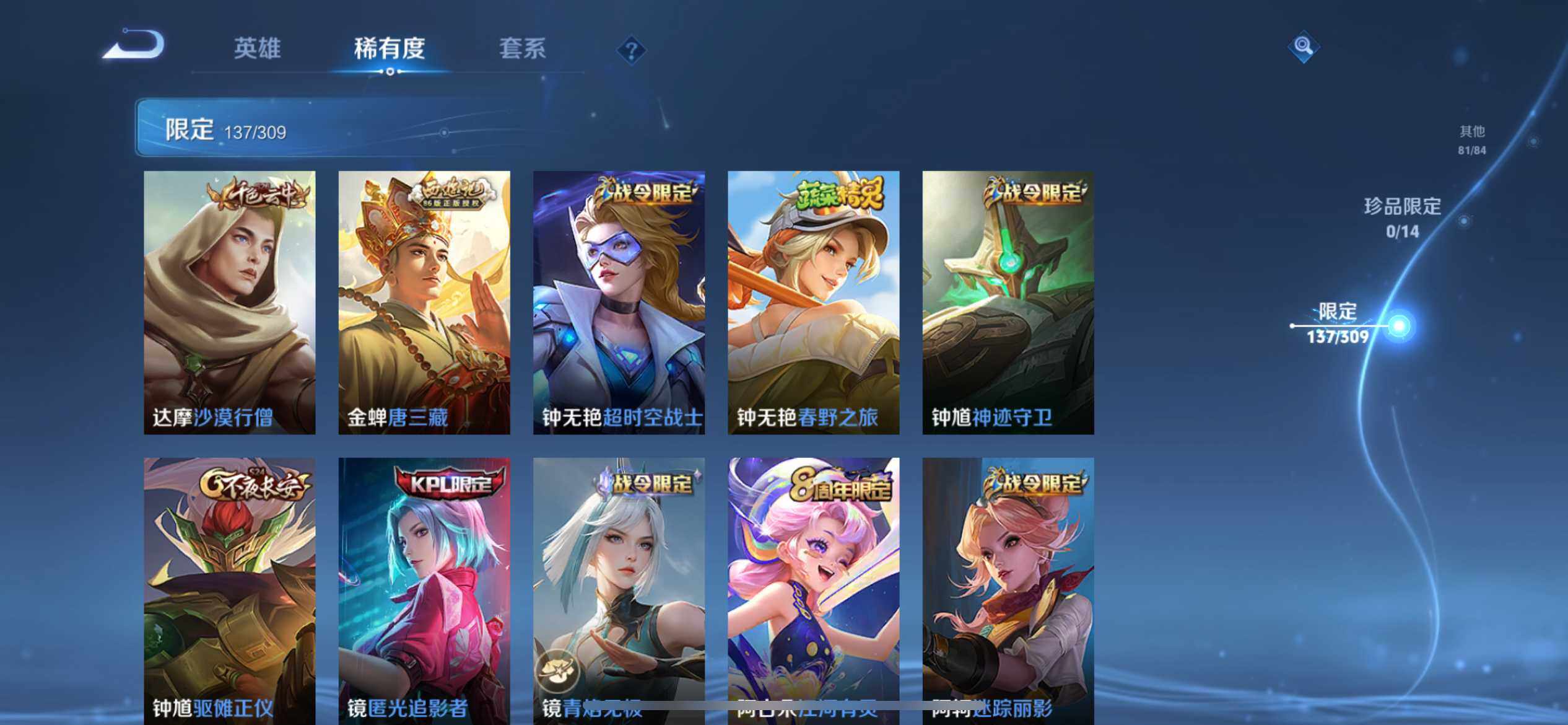View the 镜 匿光追影者 KPL skin
Image resolution: width=1568 pixels, height=725 pixels.
[x=424, y=589]
